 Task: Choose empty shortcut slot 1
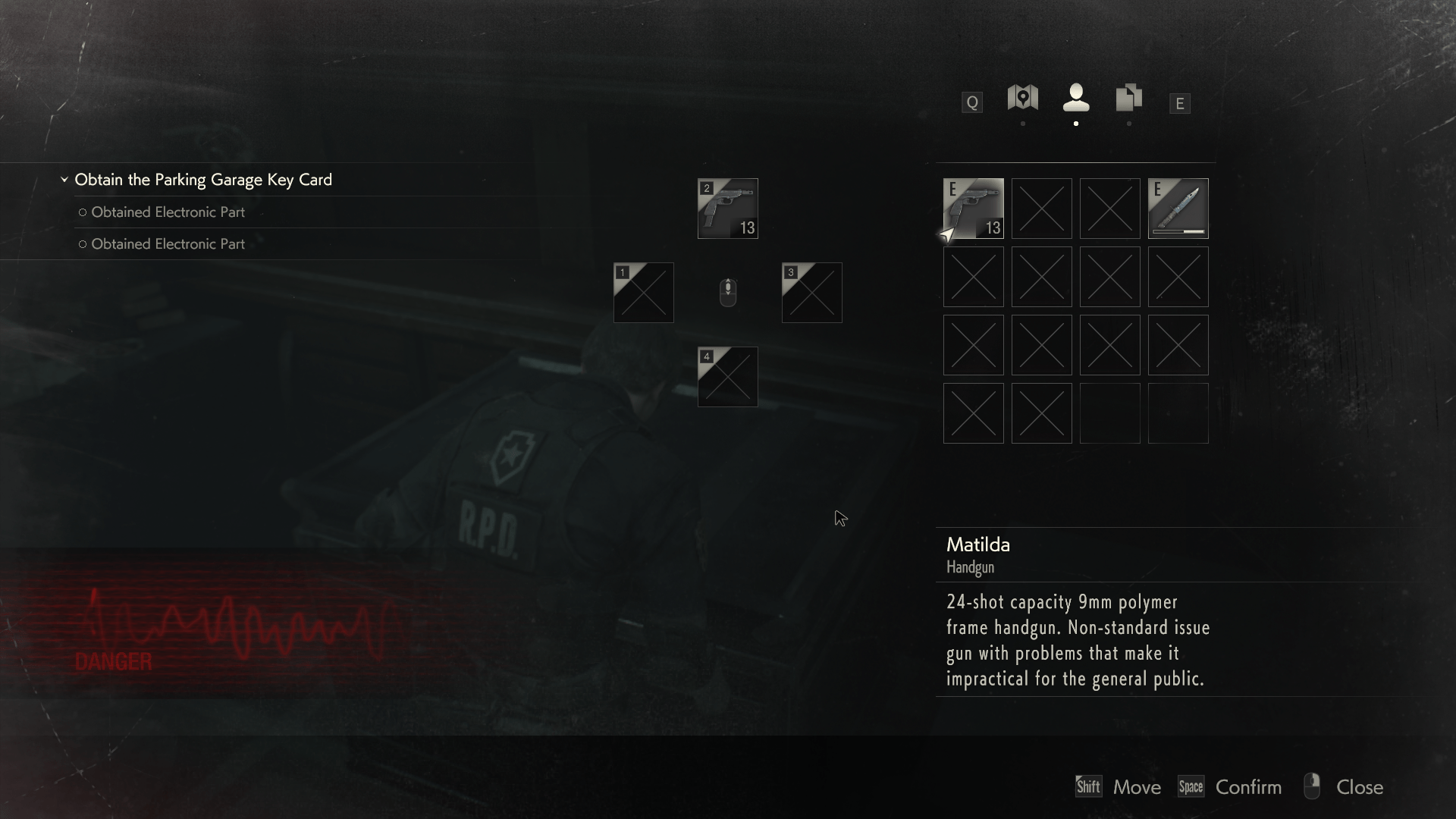[x=643, y=293]
